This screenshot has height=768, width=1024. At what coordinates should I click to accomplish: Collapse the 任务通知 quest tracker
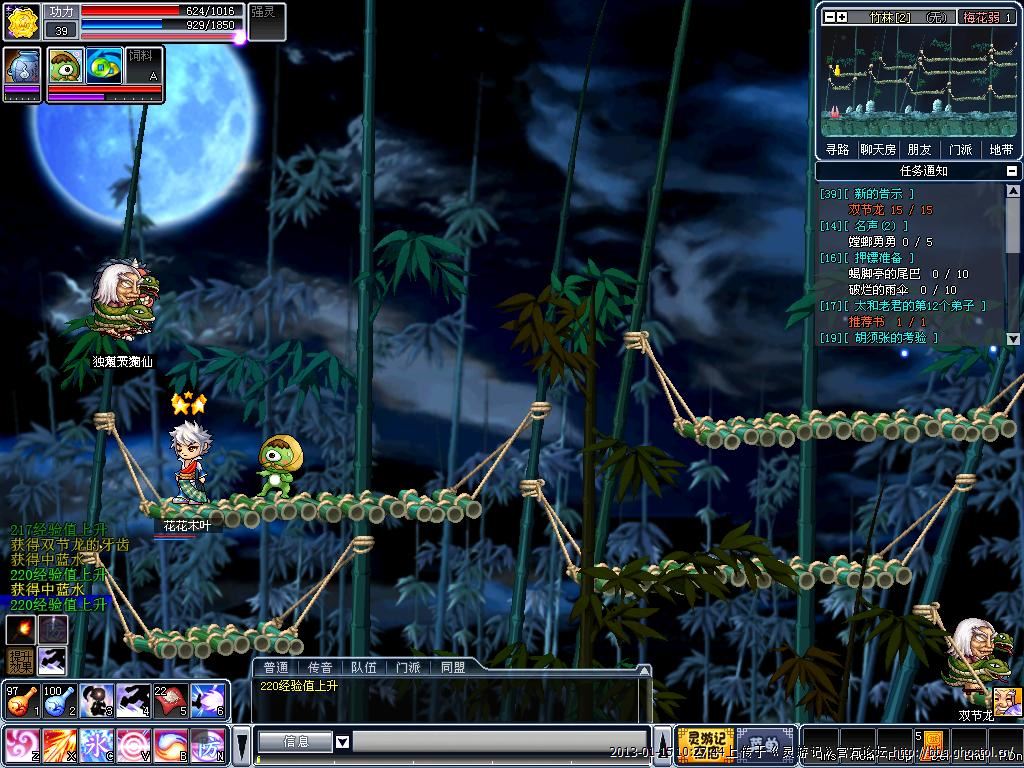pos(1013,171)
